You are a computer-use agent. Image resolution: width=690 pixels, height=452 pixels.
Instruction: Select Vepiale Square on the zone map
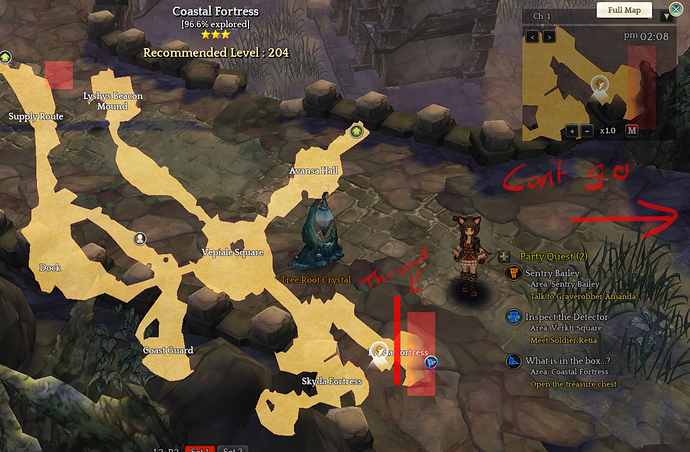pos(232,252)
